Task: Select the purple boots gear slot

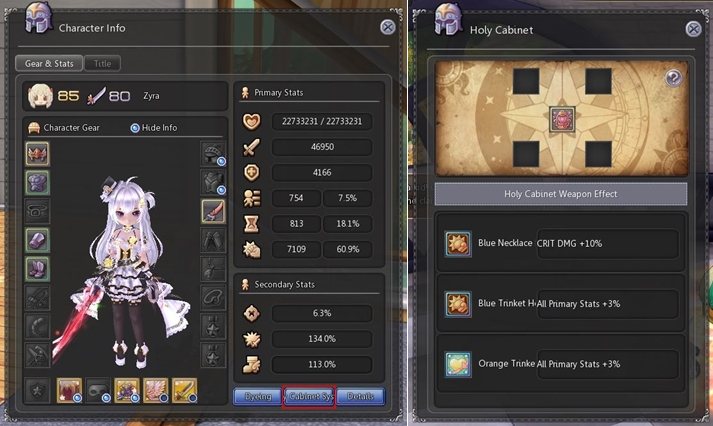Action: (38, 268)
